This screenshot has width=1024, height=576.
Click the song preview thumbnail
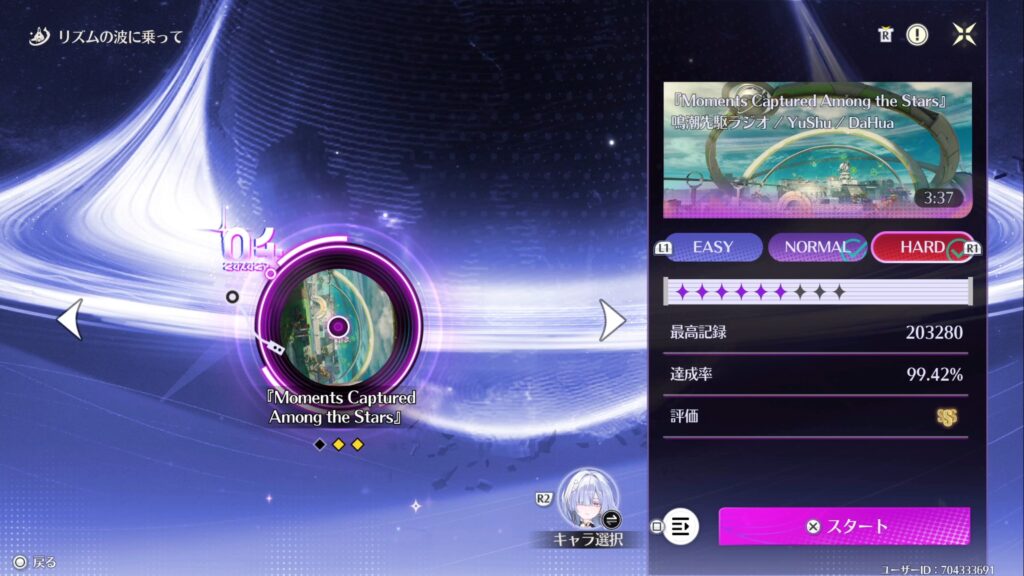pyautogui.click(x=817, y=150)
